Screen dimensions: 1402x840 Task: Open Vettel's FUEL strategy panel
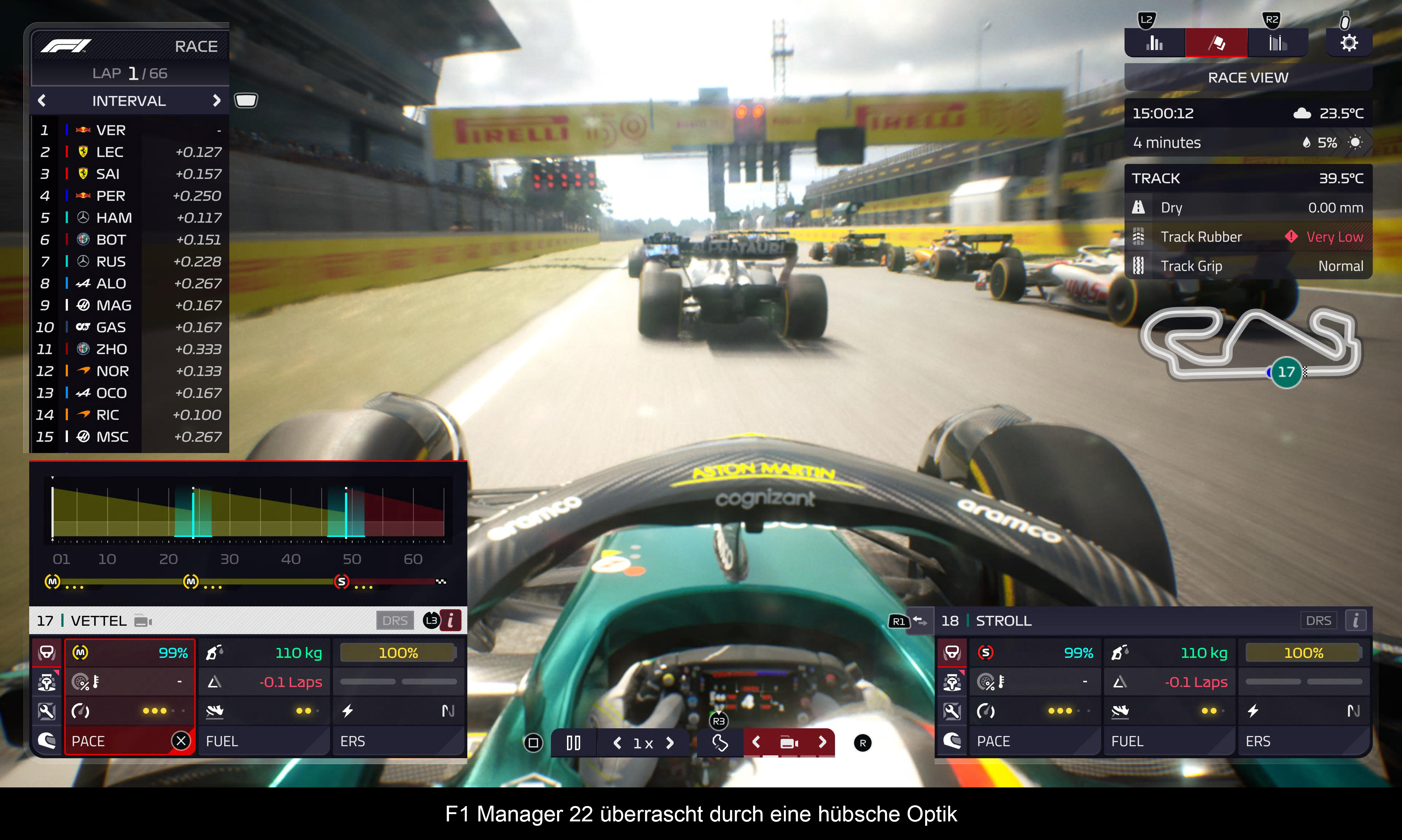coord(264,741)
